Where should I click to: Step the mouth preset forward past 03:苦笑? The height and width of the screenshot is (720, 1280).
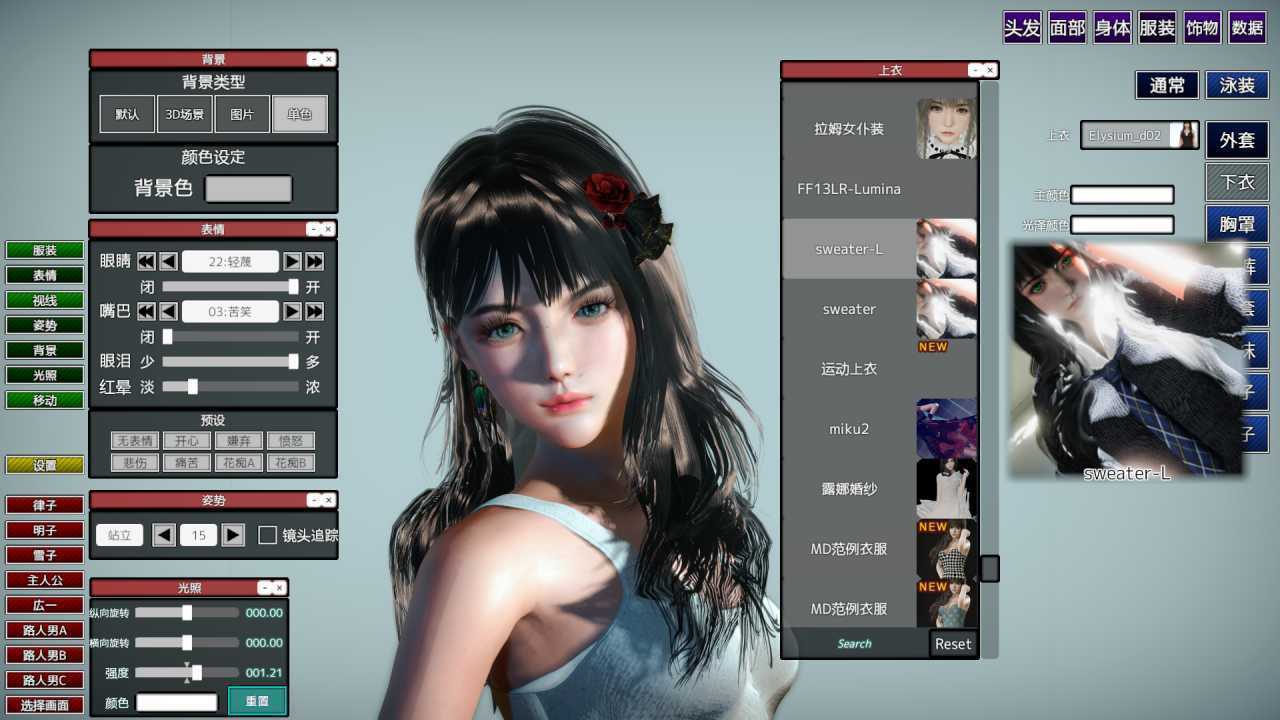coord(291,311)
